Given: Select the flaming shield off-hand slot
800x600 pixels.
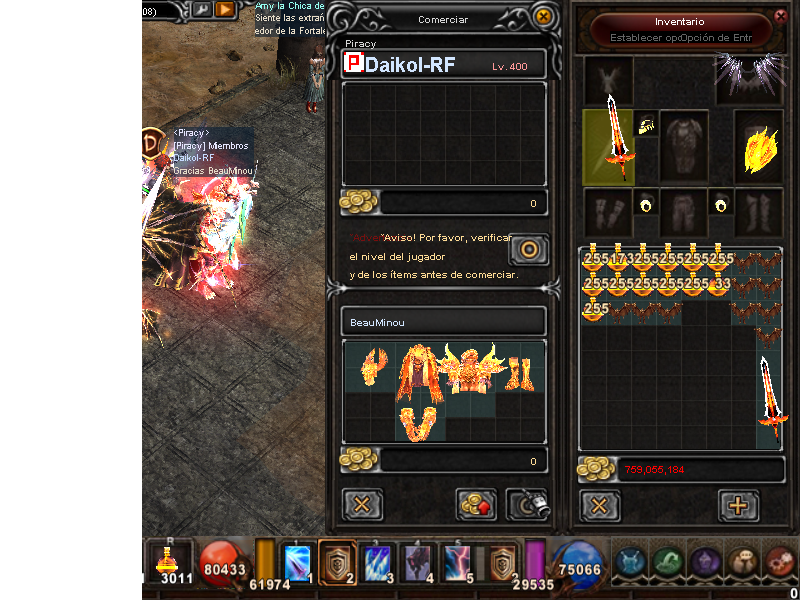Looking at the screenshot, I should 760,147.
